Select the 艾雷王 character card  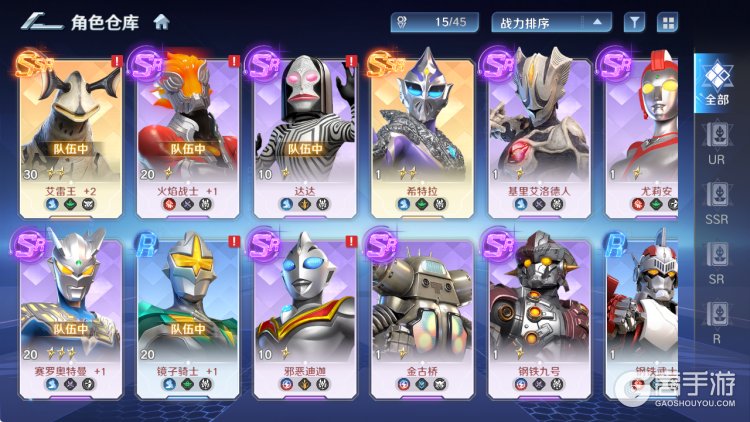coord(71,131)
